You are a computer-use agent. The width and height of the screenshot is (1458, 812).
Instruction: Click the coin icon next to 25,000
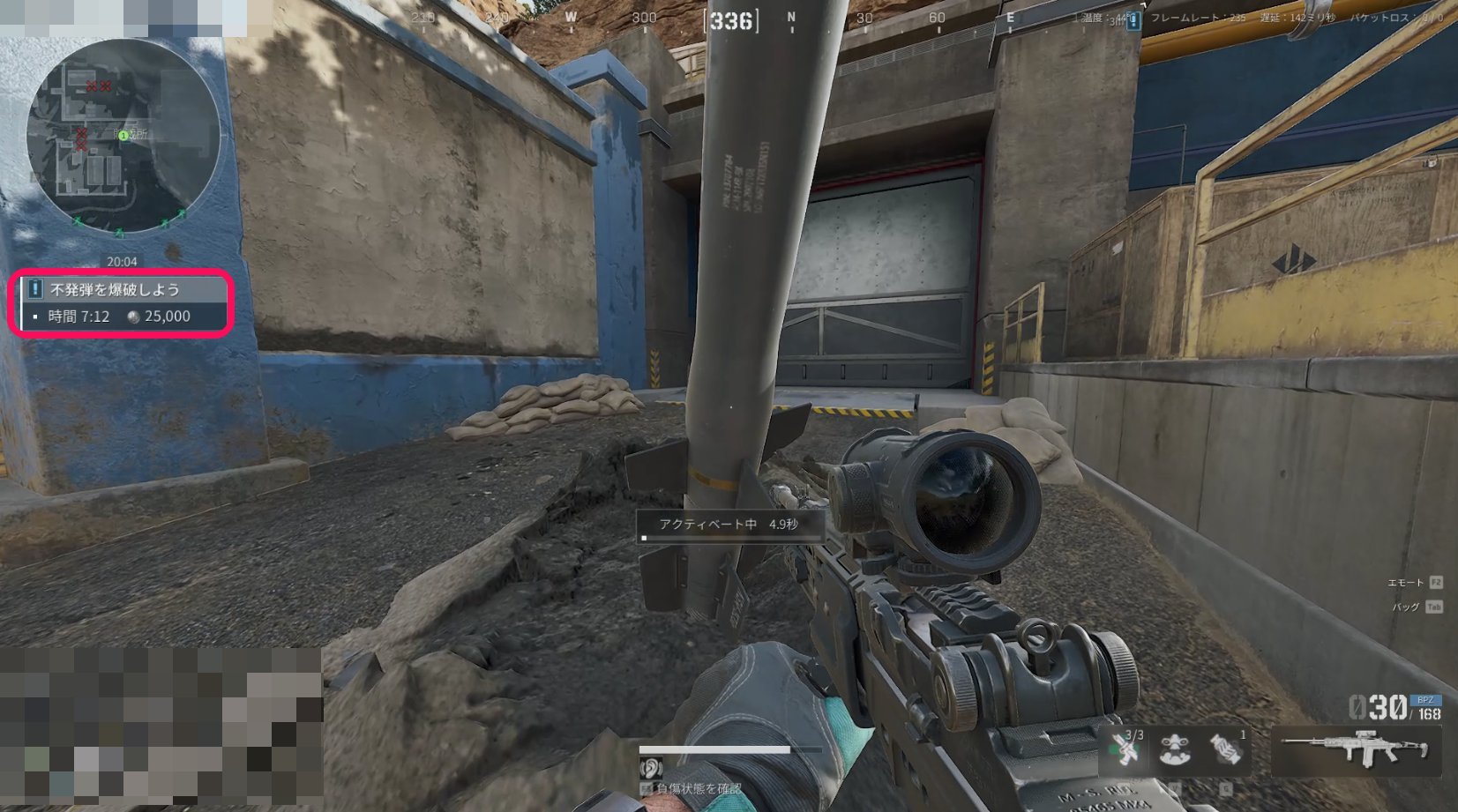[132, 317]
